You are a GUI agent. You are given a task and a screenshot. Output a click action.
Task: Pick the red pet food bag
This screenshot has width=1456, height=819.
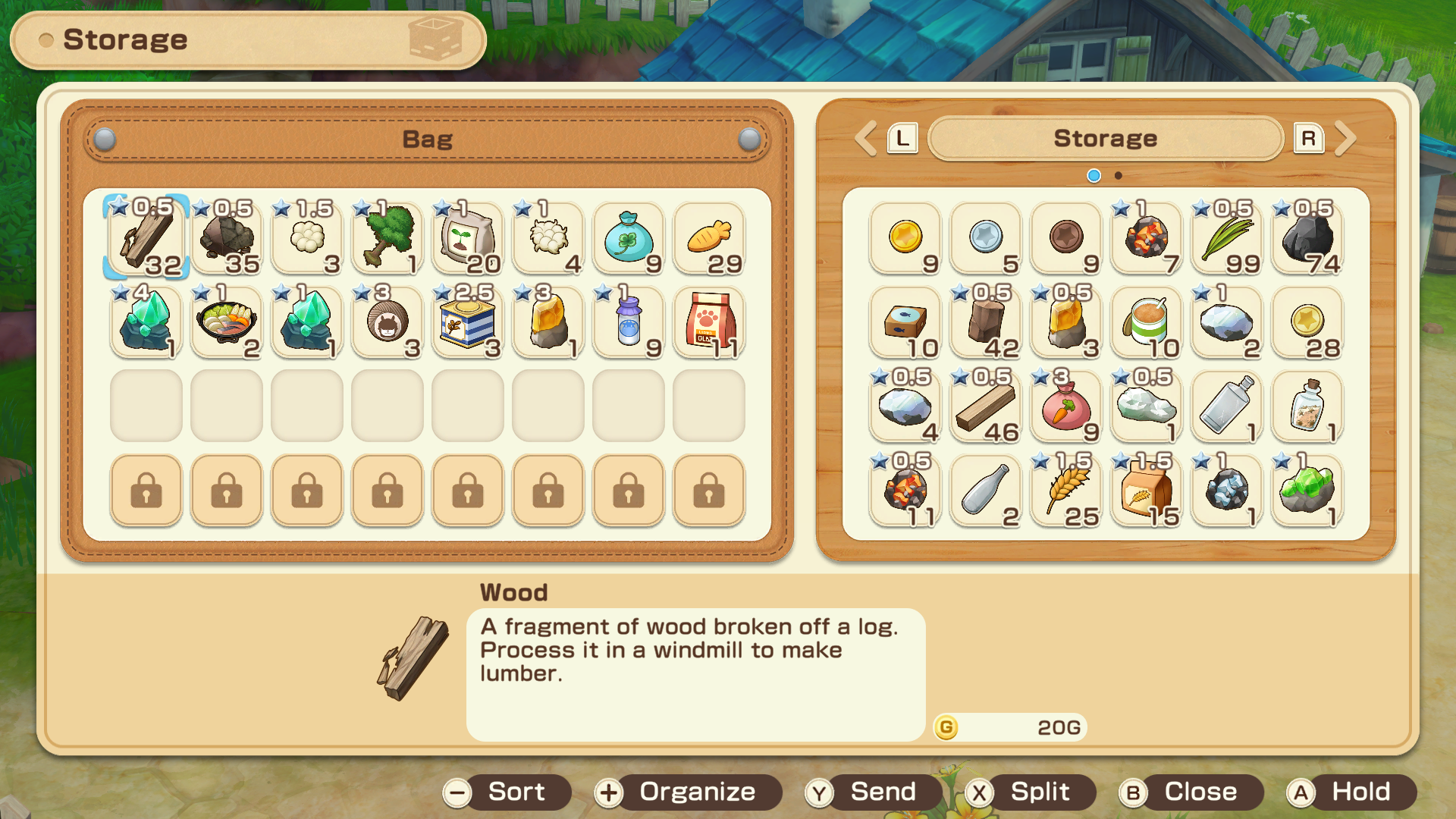pos(709,322)
